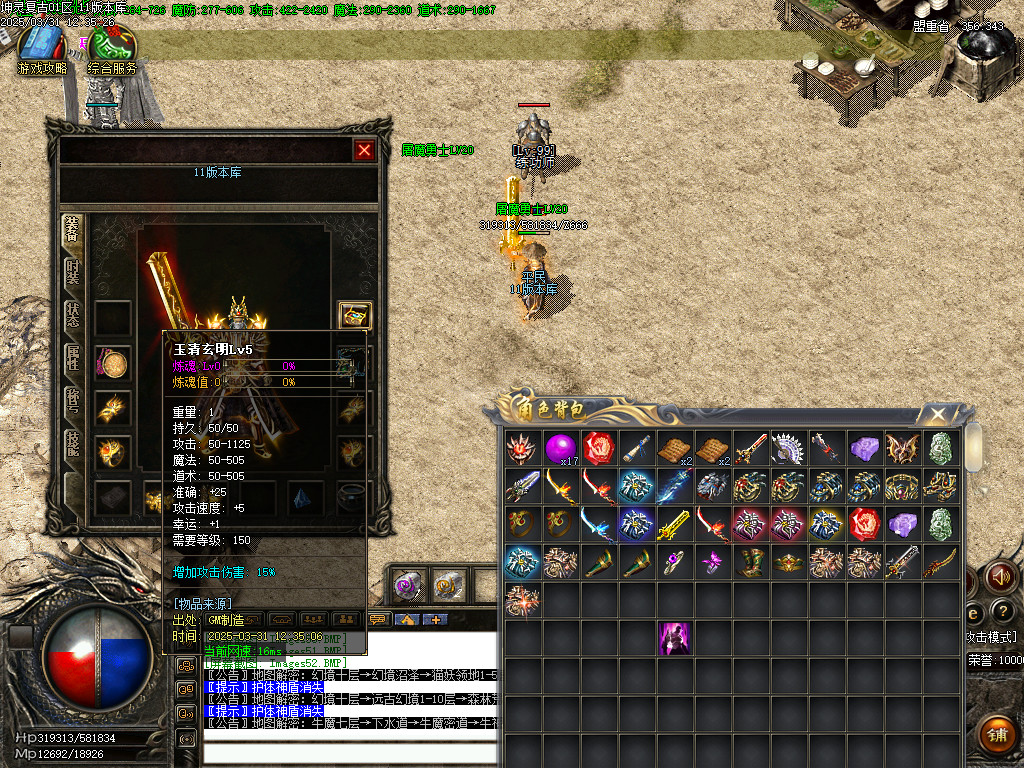
Task: Open the 游戏攻略 game guide icon
Action: coord(41,48)
